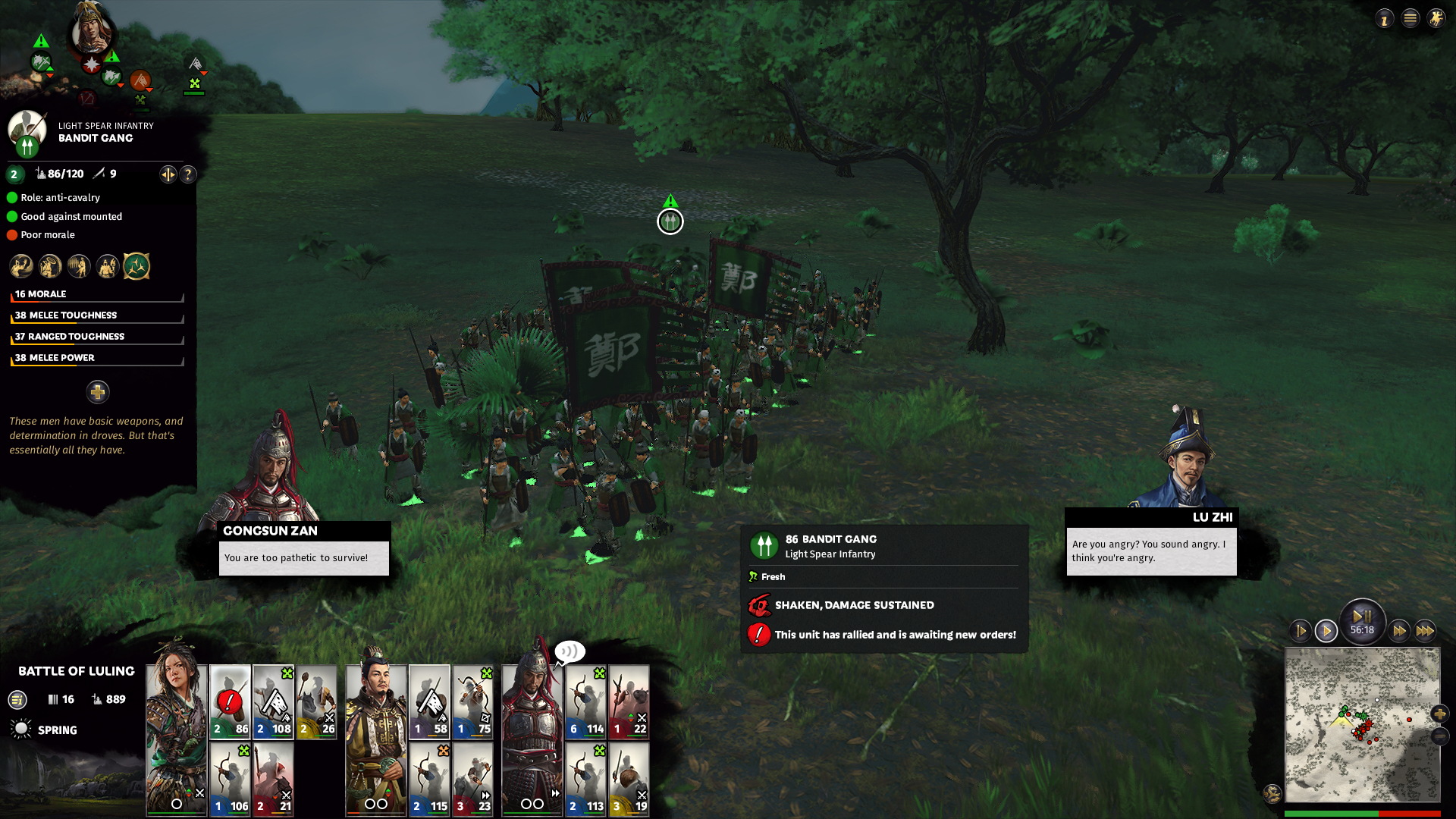Open the game menu with three lines
This screenshot has width=1456, height=819.
1410,18
